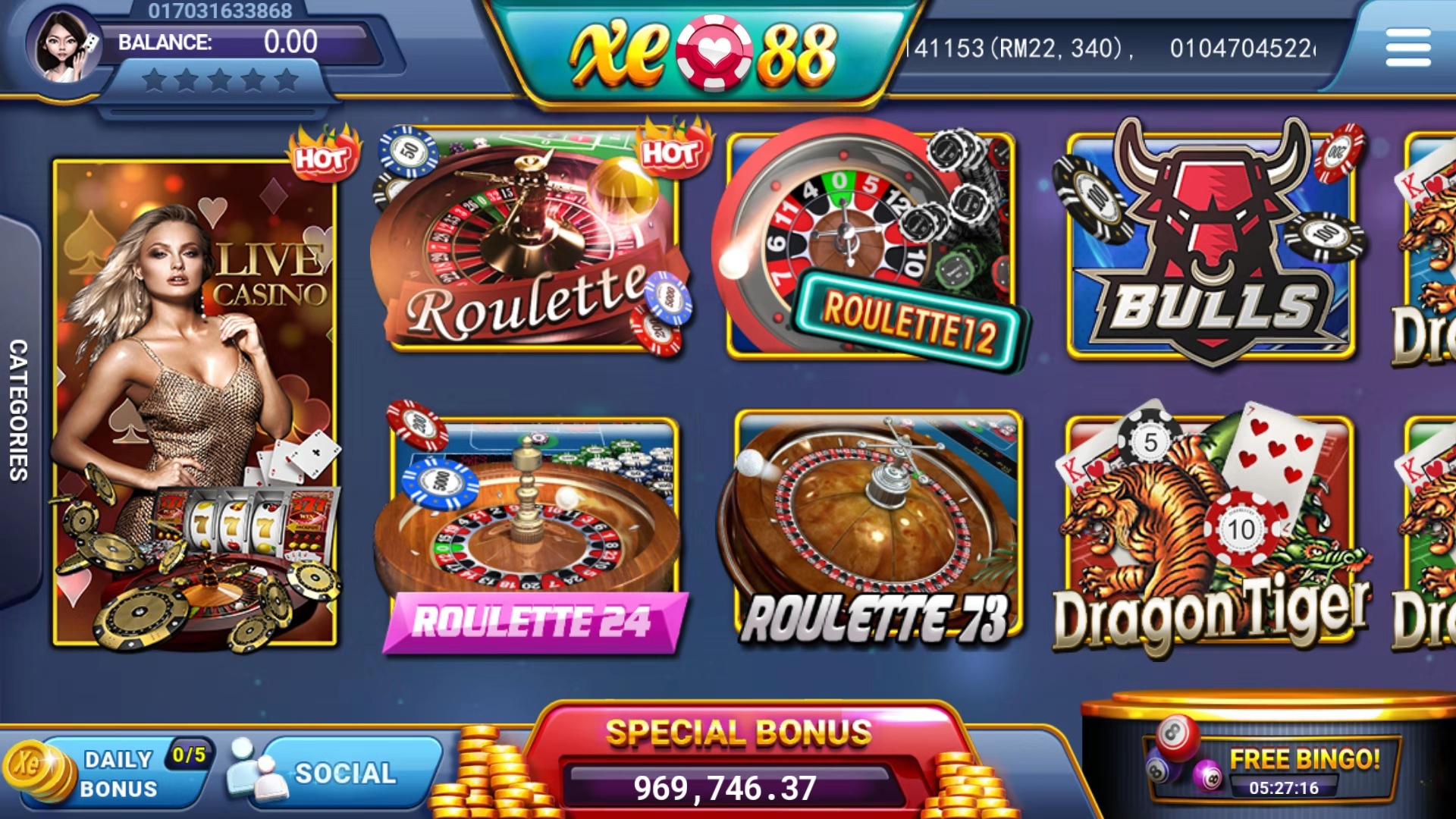Open the fully visible Dragon Tiger game
Image resolution: width=1456 pixels, height=819 pixels.
[x=1210, y=531]
